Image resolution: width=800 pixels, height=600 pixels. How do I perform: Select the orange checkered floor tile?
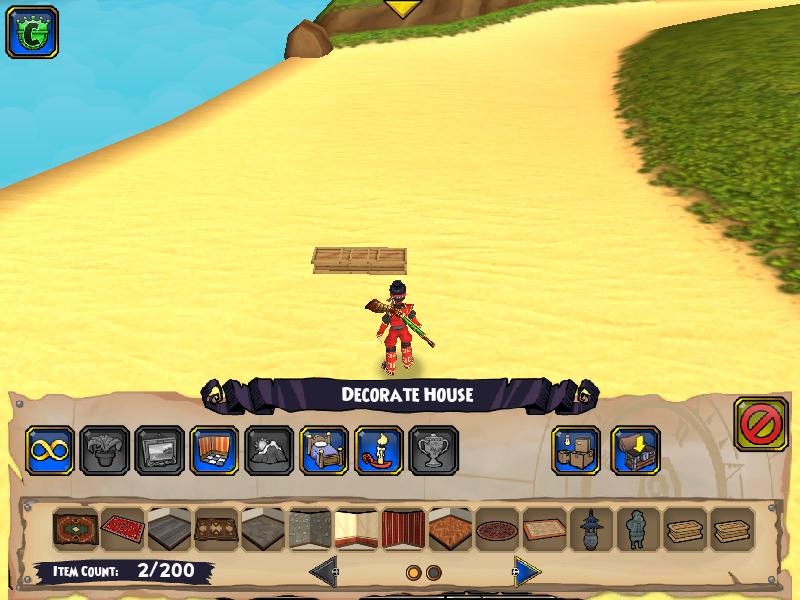[451, 529]
